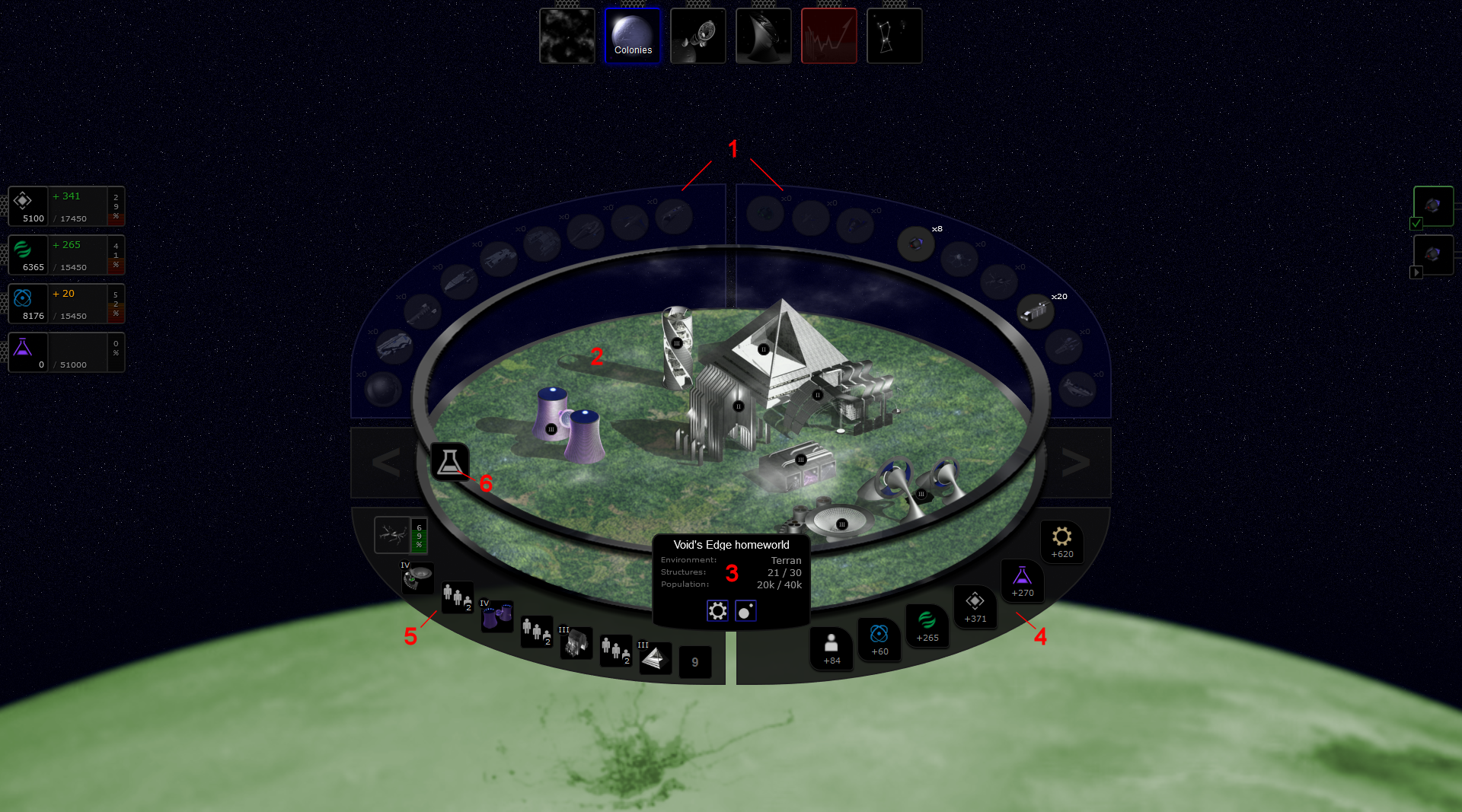Viewport: 1462px width, 812px height.
Task: Click the +620 production gear icon
Action: (x=1061, y=541)
